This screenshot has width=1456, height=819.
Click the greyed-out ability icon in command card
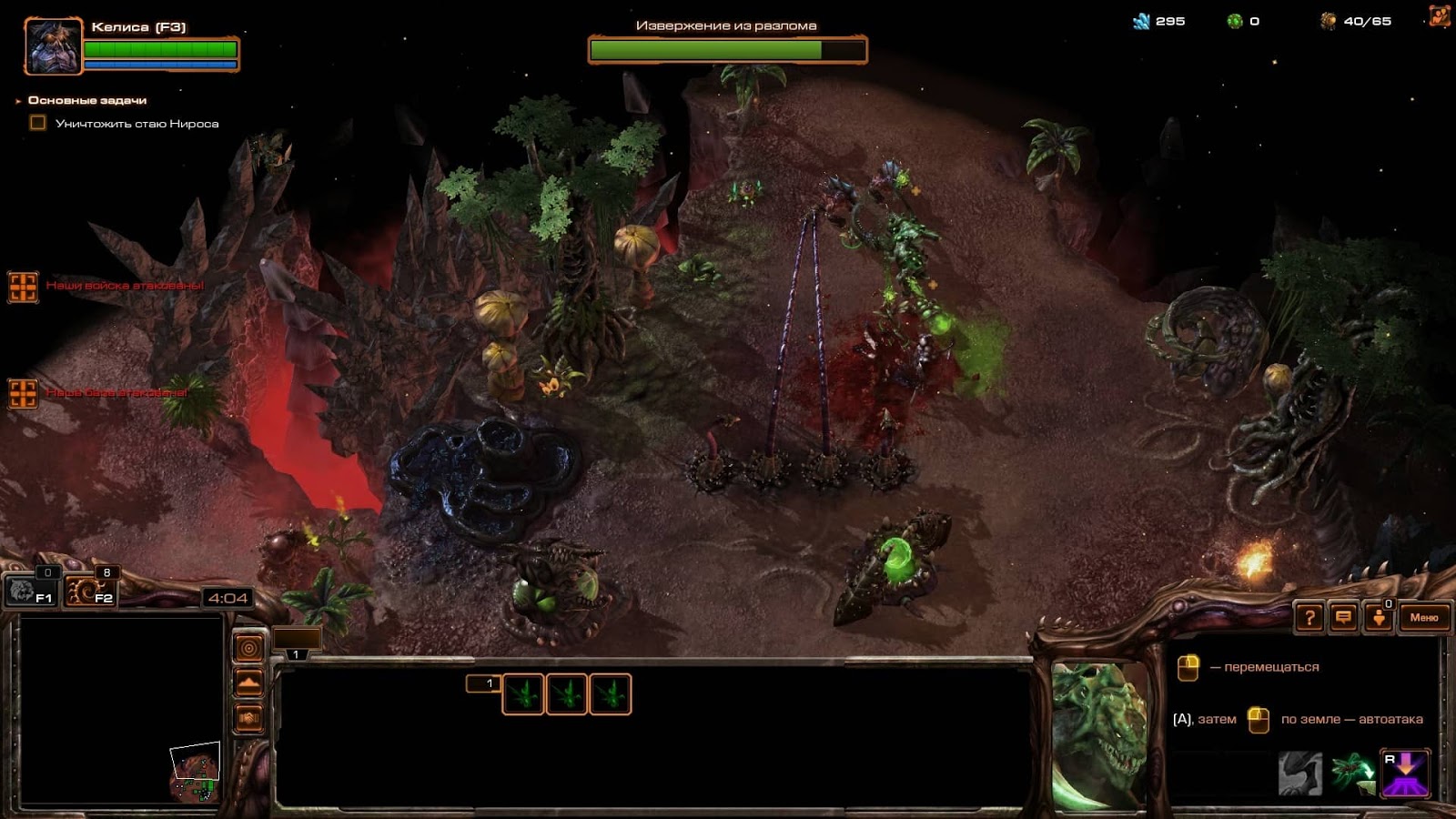(1300, 772)
